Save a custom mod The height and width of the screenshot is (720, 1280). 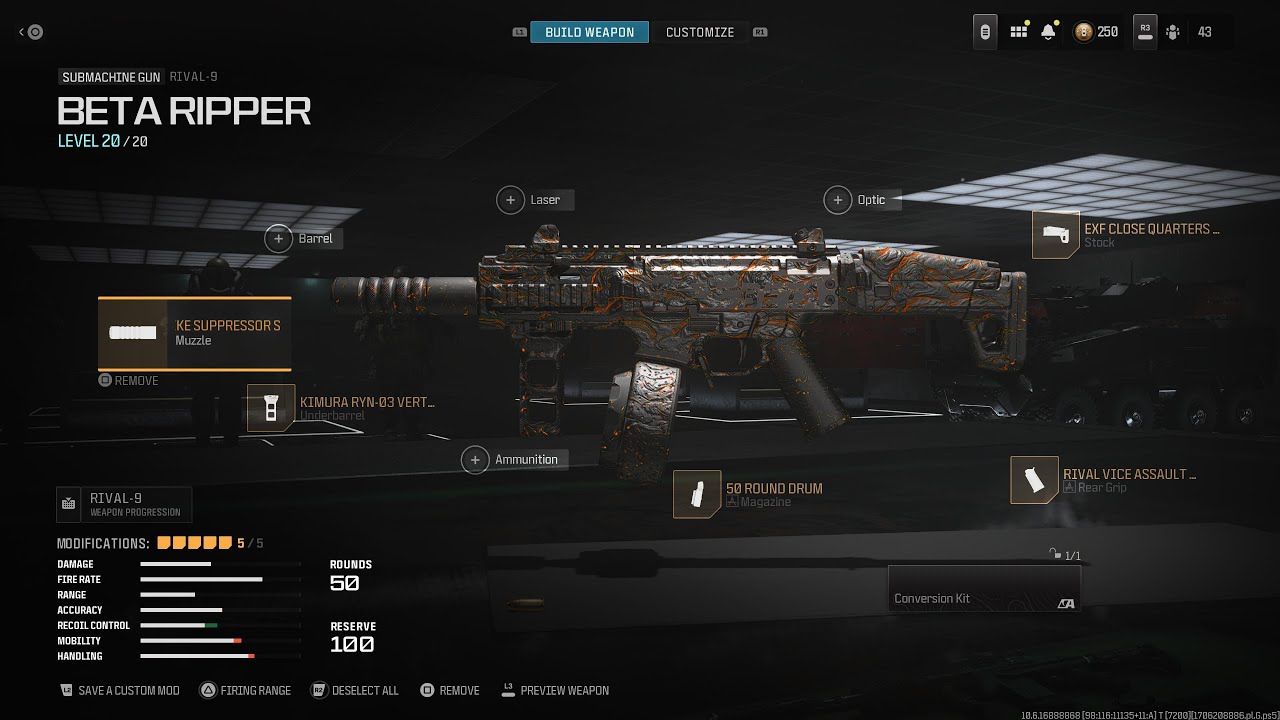(120, 691)
